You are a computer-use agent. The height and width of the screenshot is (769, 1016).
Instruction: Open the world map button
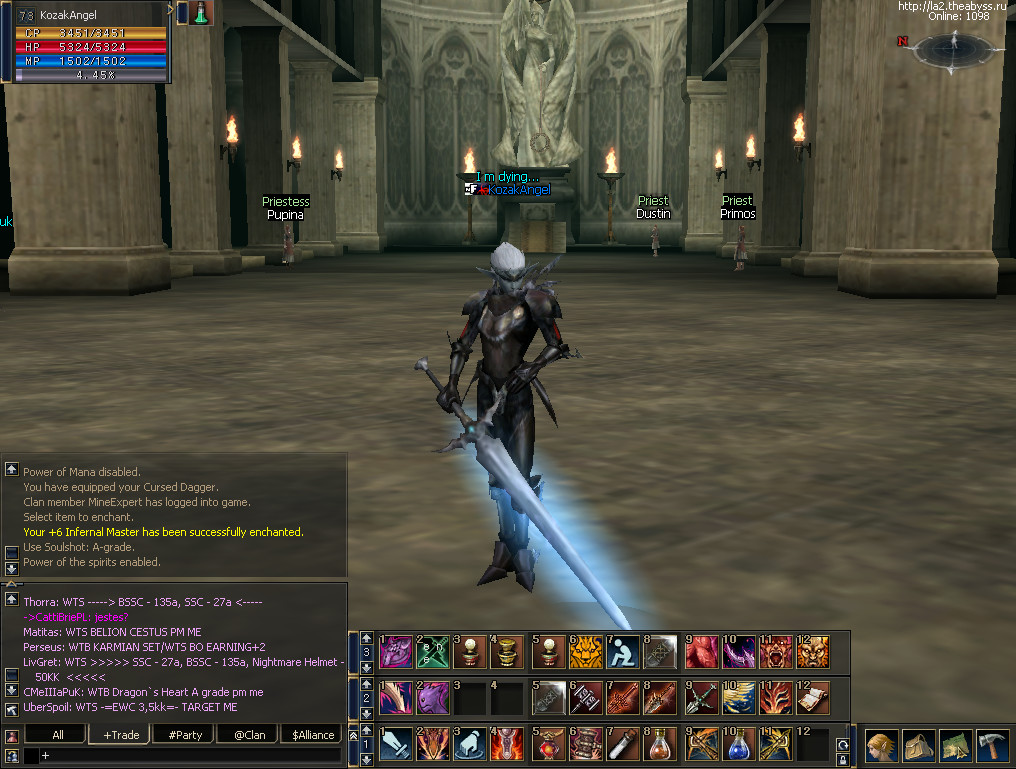(x=953, y=746)
